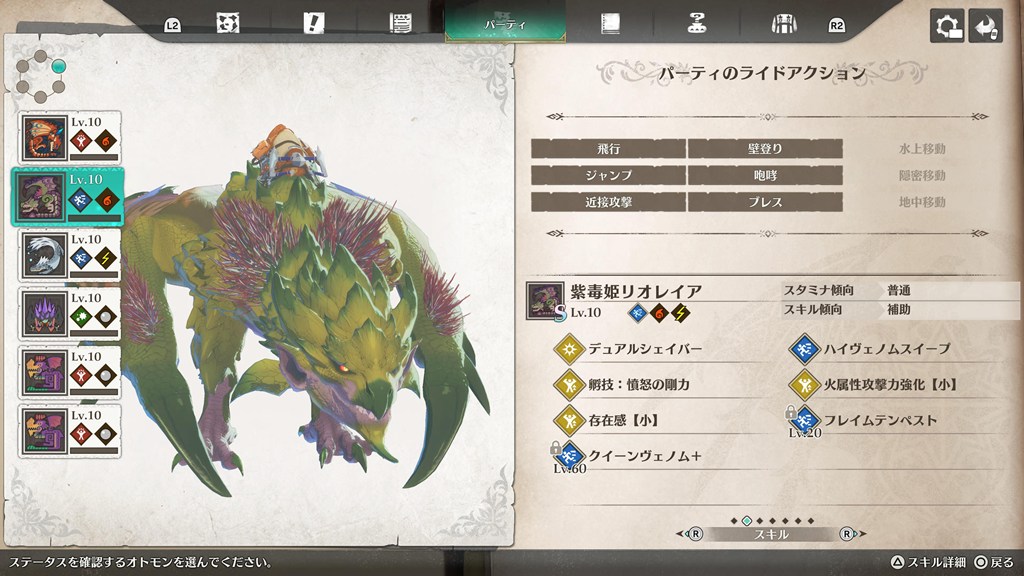This screenshot has width=1024, height=576.
Task: Open the book icon tab
Action: pos(610,23)
